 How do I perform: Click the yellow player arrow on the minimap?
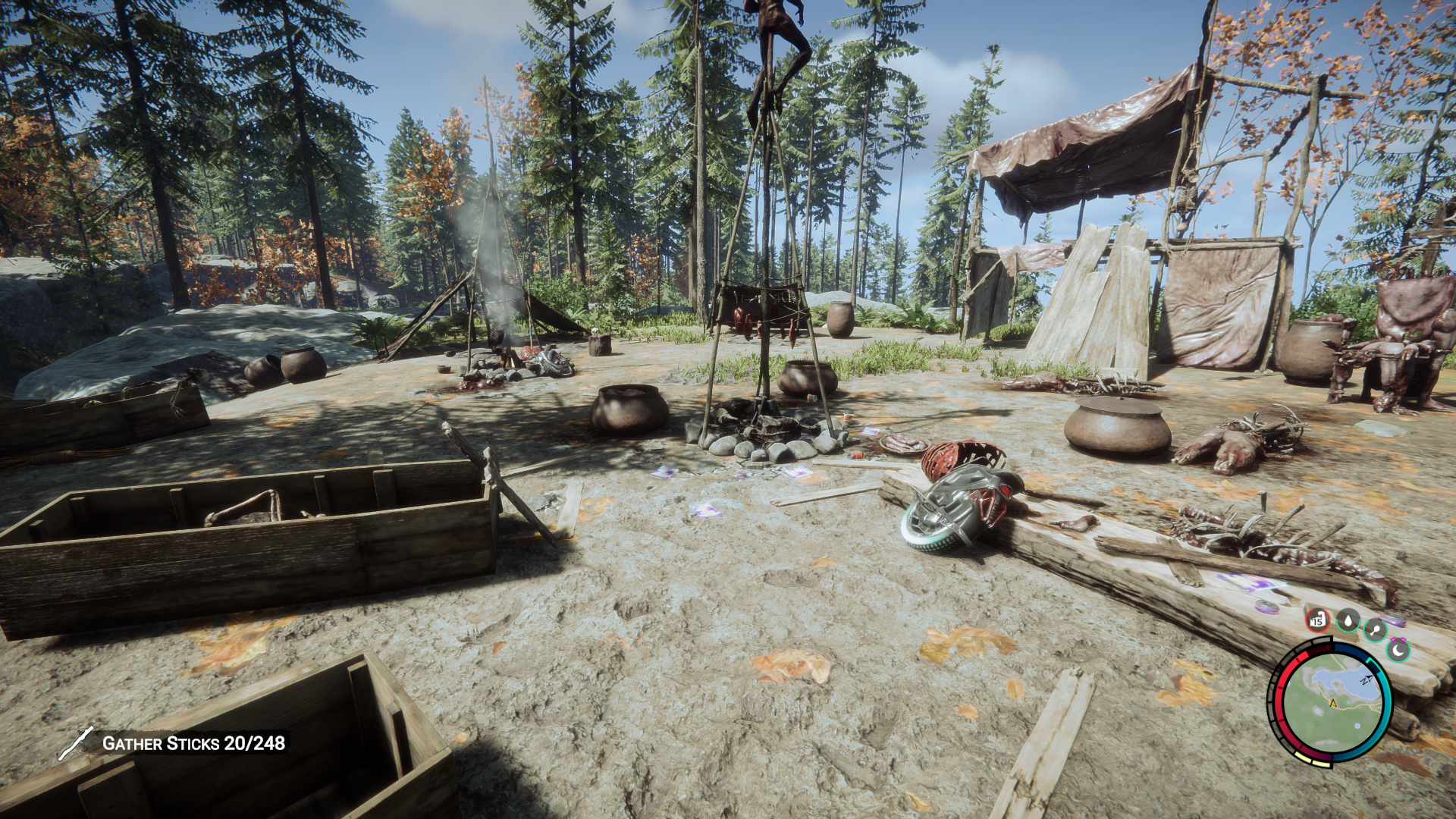[1333, 703]
